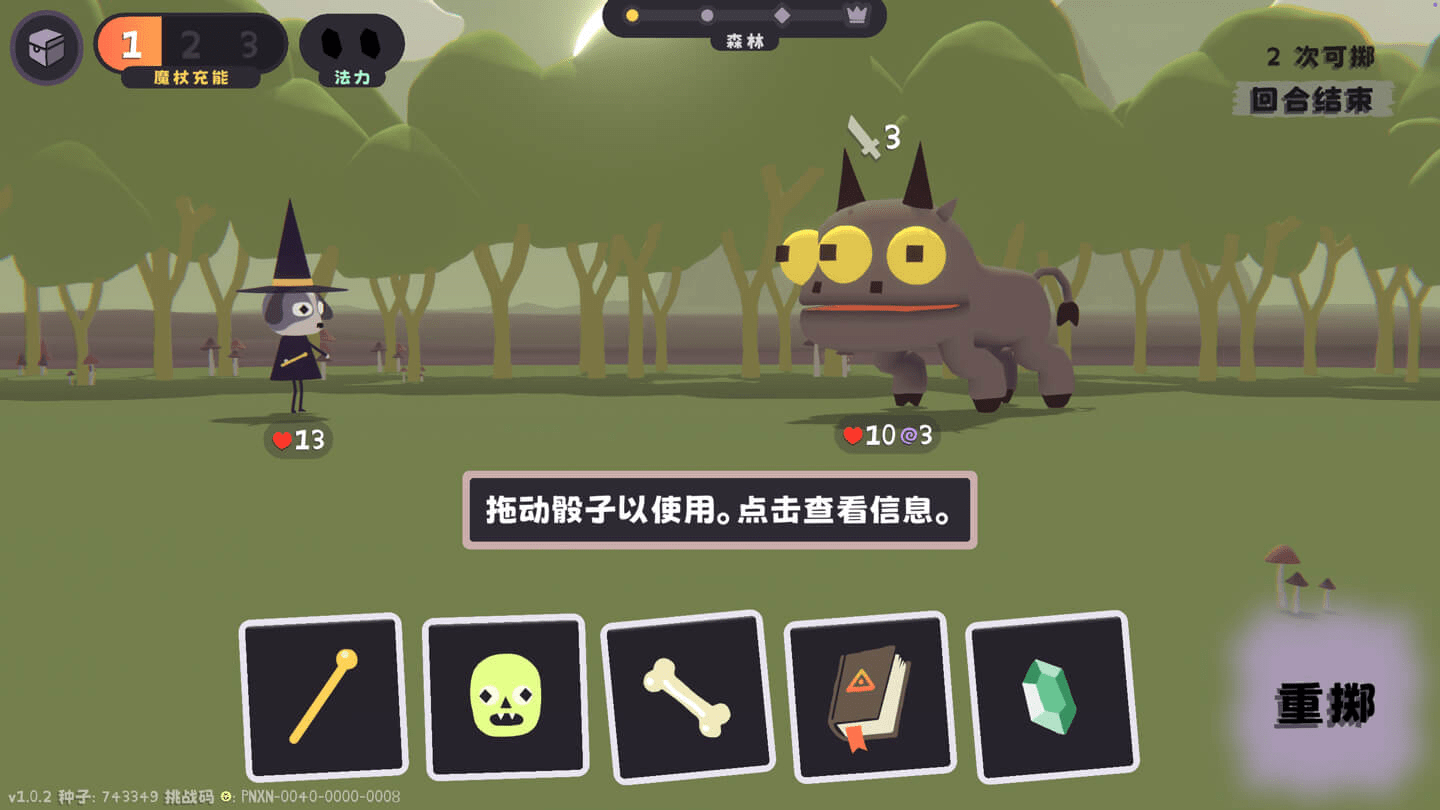This screenshot has height=810, width=1440.
Task: Click the sword attack icon above the monster
Action: (866, 134)
